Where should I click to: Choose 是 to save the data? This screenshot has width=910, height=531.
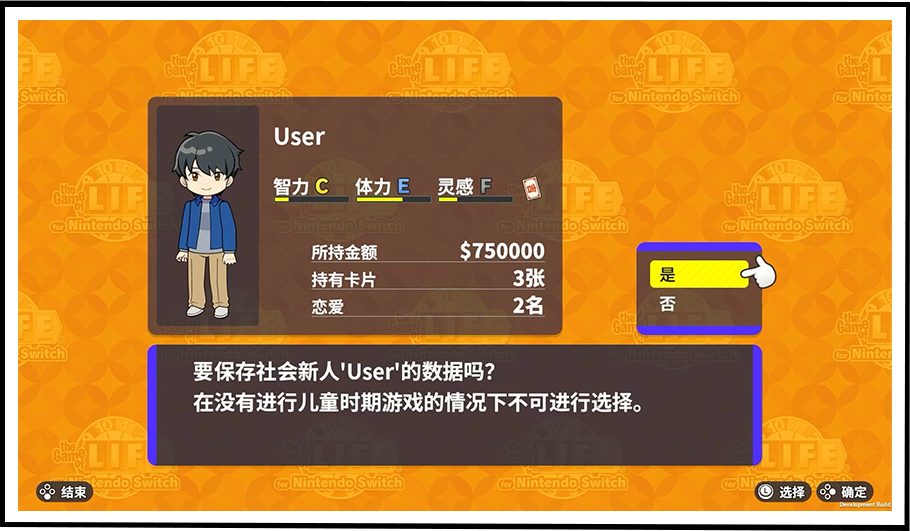[697, 275]
